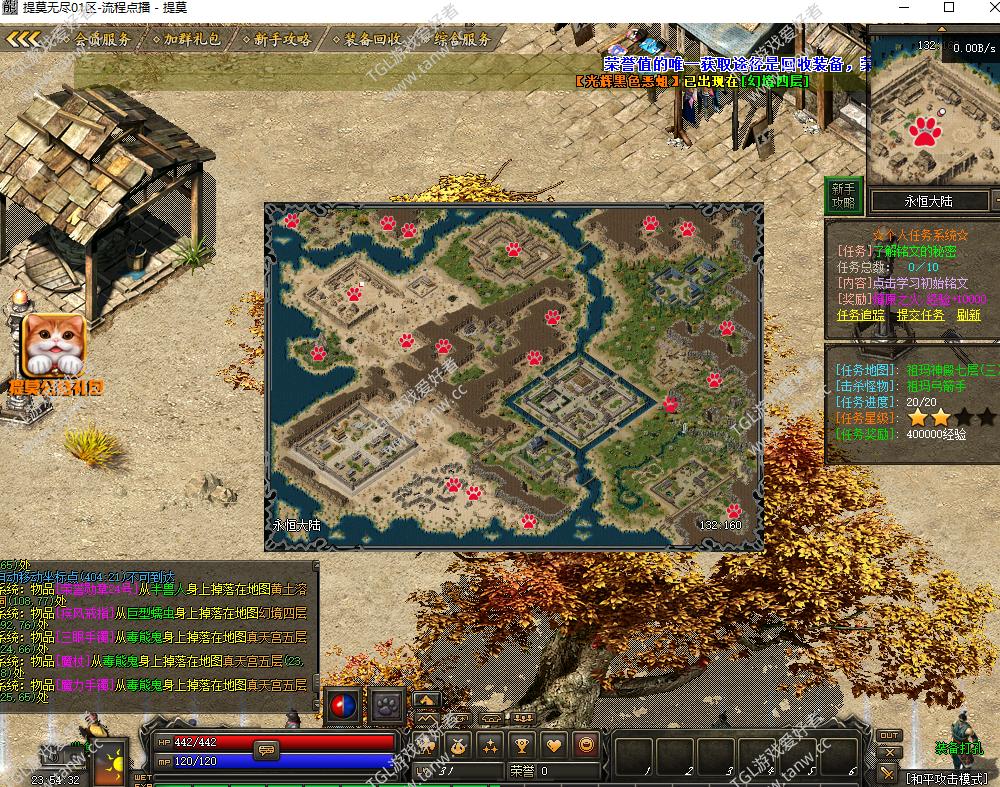This screenshot has width=1000, height=787.
Task: Refresh the quest with 刷新
Action: (968, 314)
